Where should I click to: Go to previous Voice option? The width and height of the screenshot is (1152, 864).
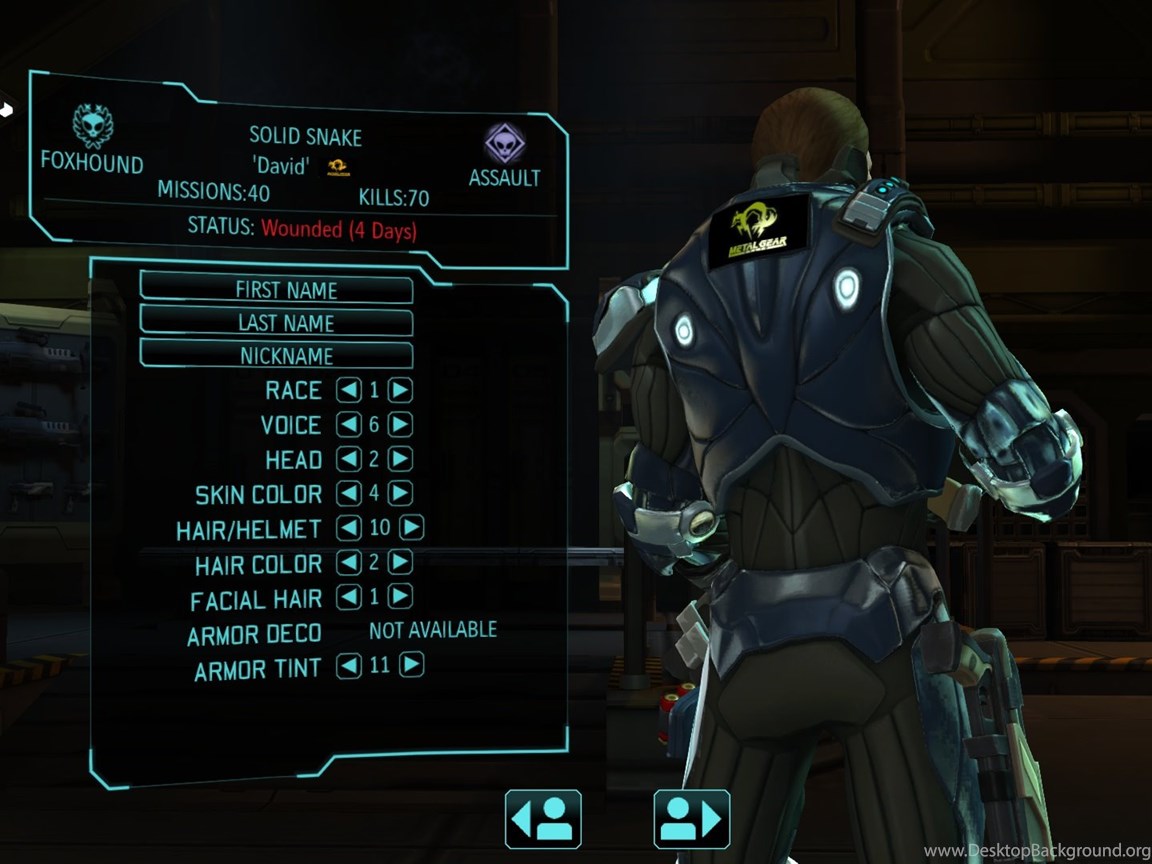click(349, 425)
